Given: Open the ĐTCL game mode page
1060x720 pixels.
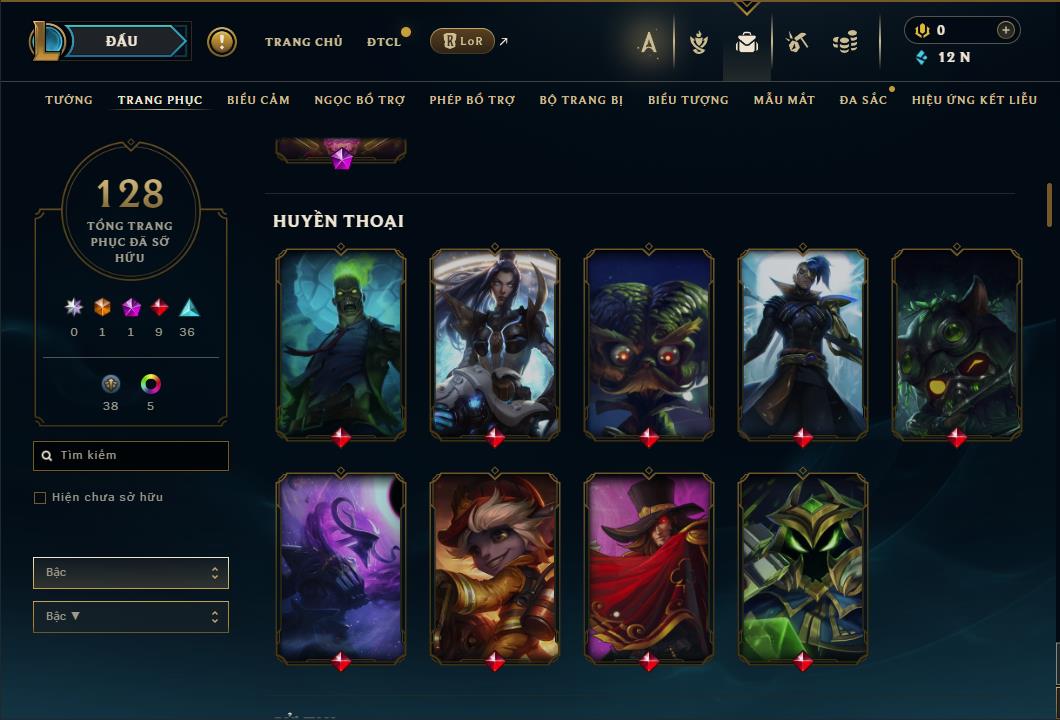Looking at the screenshot, I should tap(383, 42).
